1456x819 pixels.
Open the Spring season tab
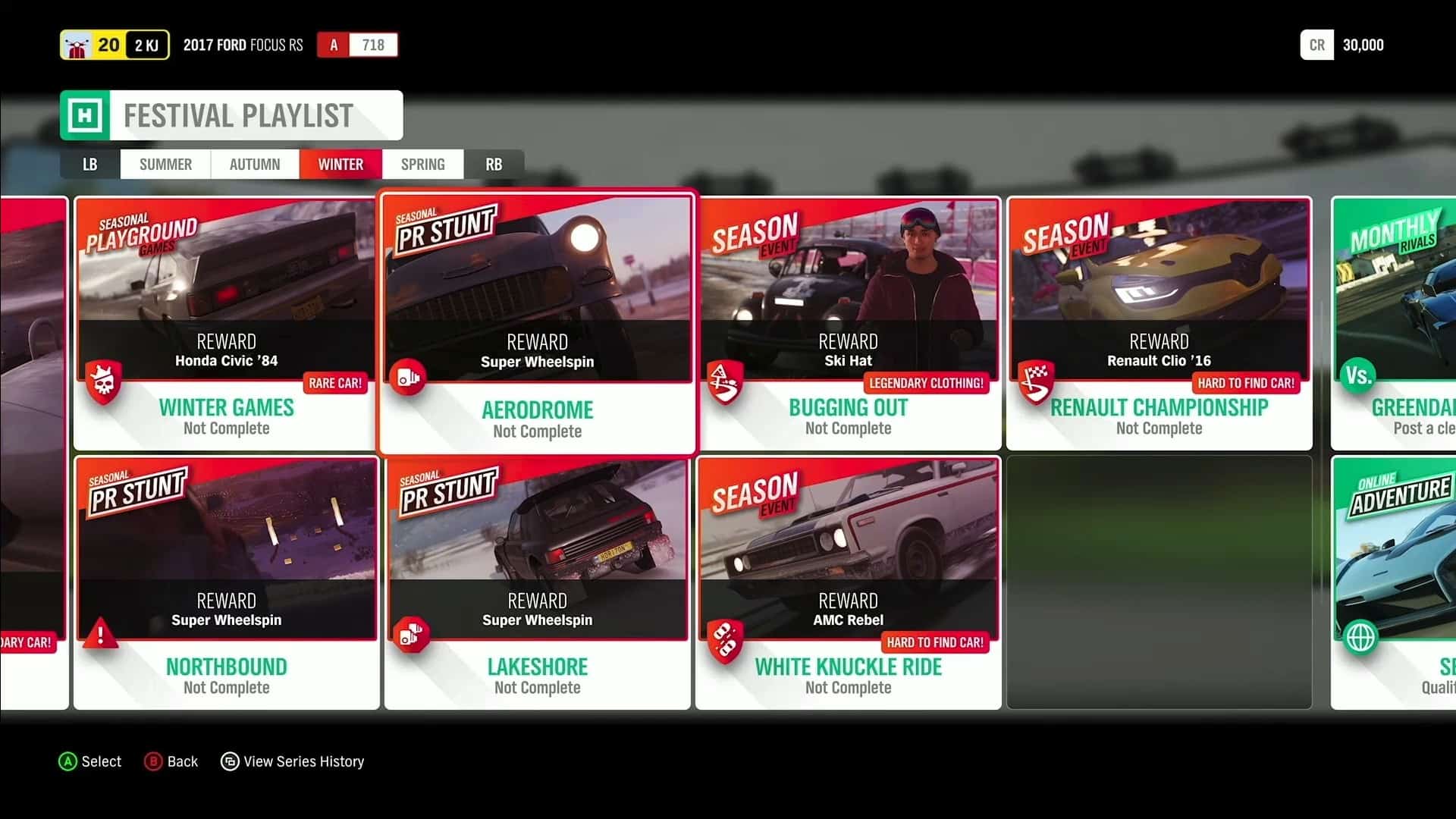(x=422, y=164)
